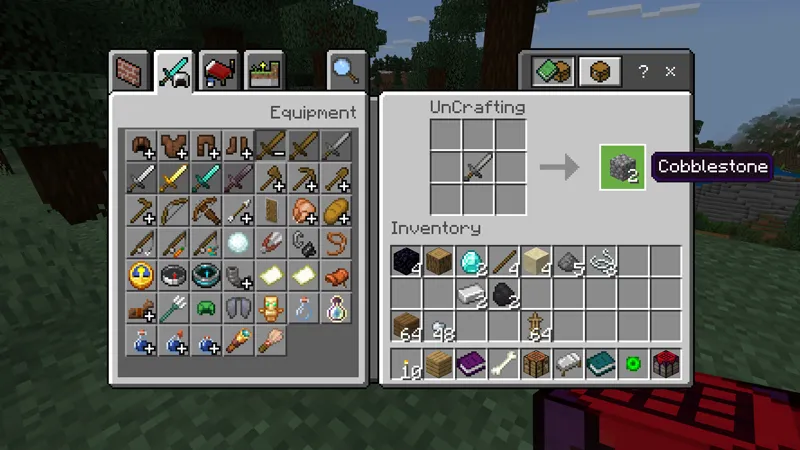Close the inventory with the X button

click(671, 71)
